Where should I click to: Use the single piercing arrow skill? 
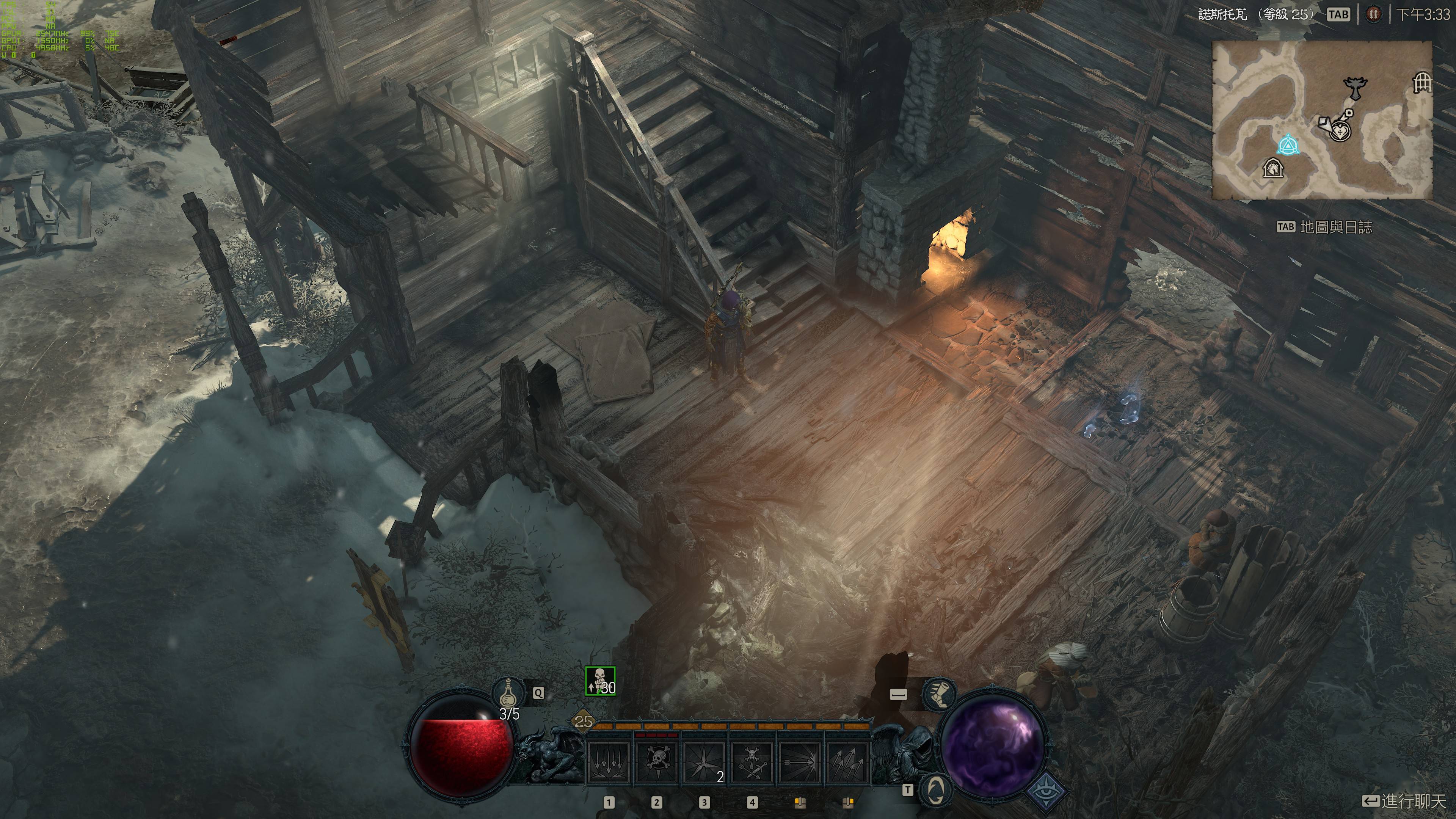(x=800, y=763)
